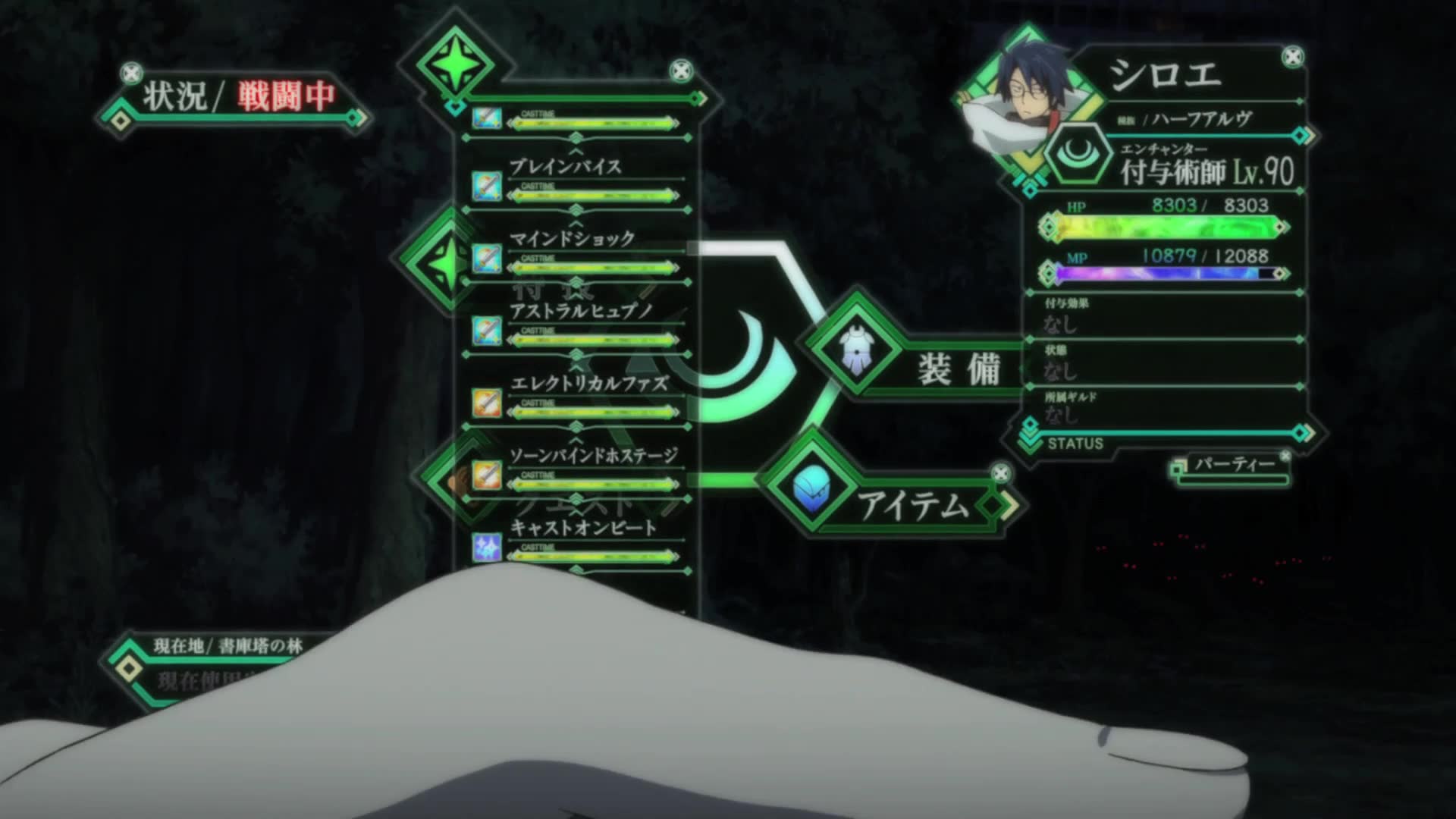Select the ブレインバイス skill
This screenshot has width=1456, height=819.
(x=565, y=168)
